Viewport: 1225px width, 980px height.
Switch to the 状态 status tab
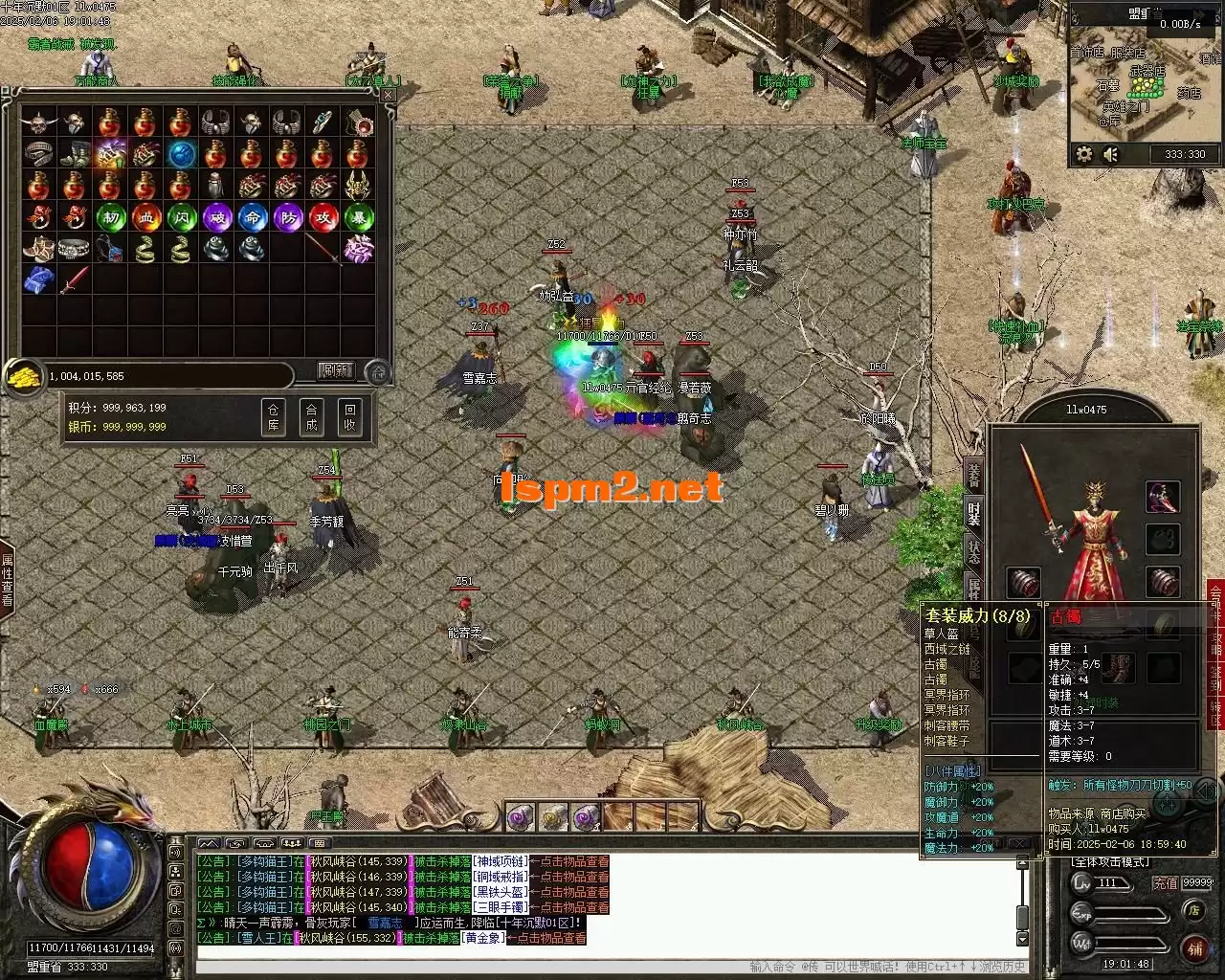(973, 549)
